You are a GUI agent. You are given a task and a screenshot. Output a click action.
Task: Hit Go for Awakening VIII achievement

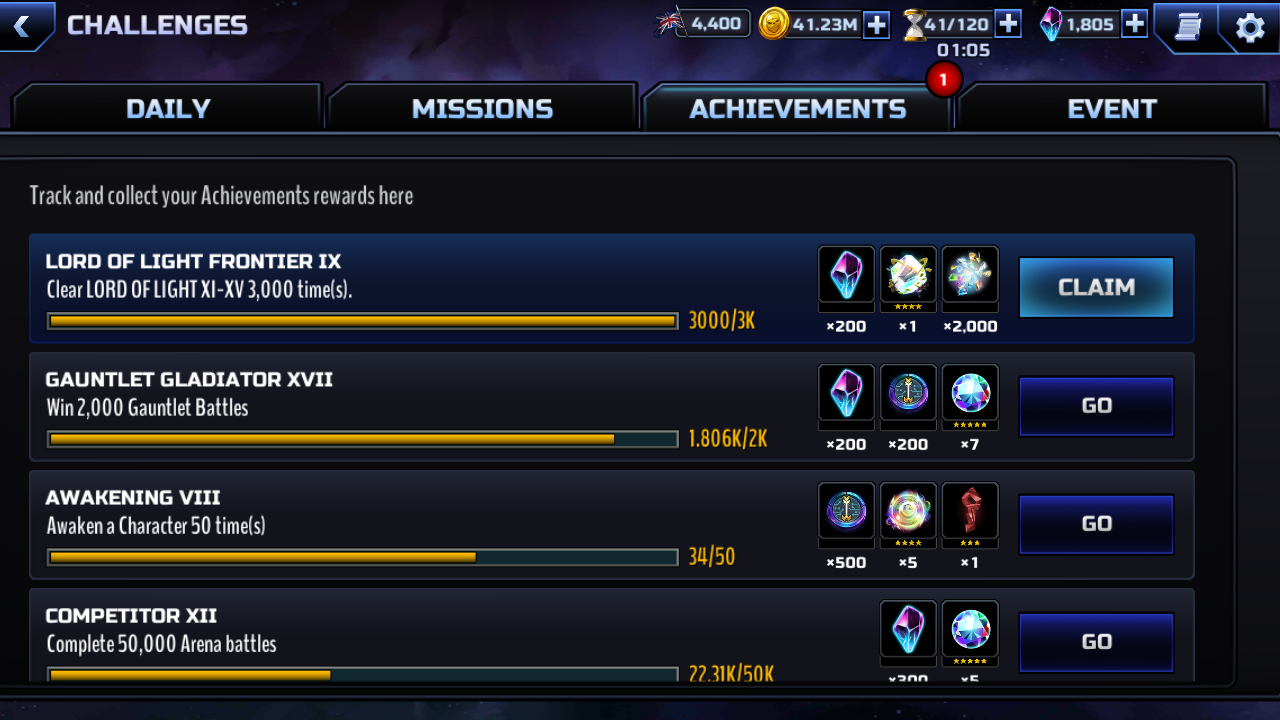(1096, 524)
